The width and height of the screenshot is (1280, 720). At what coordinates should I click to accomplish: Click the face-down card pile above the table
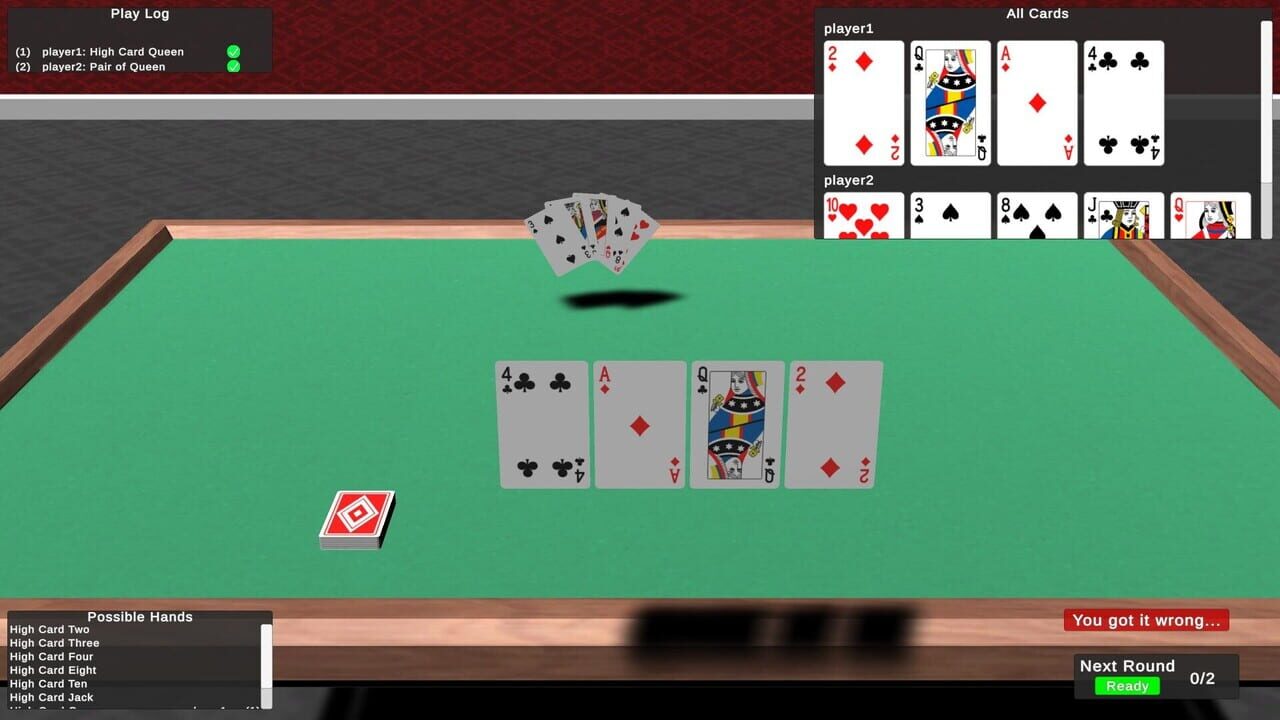pyautogui.click(x=597, y=232)
